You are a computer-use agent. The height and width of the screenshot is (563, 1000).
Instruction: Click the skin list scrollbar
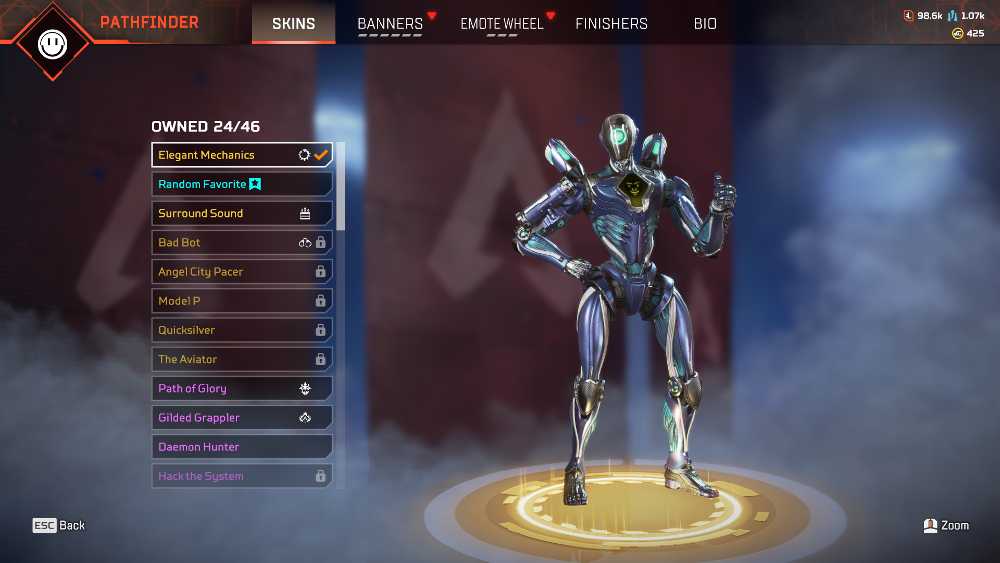pos(341,186)
